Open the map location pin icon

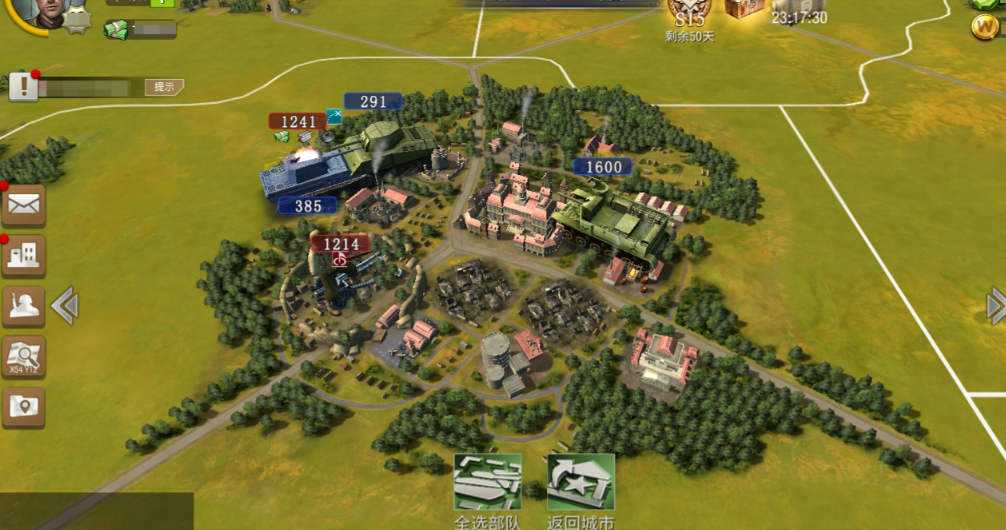tap(23, 406)
